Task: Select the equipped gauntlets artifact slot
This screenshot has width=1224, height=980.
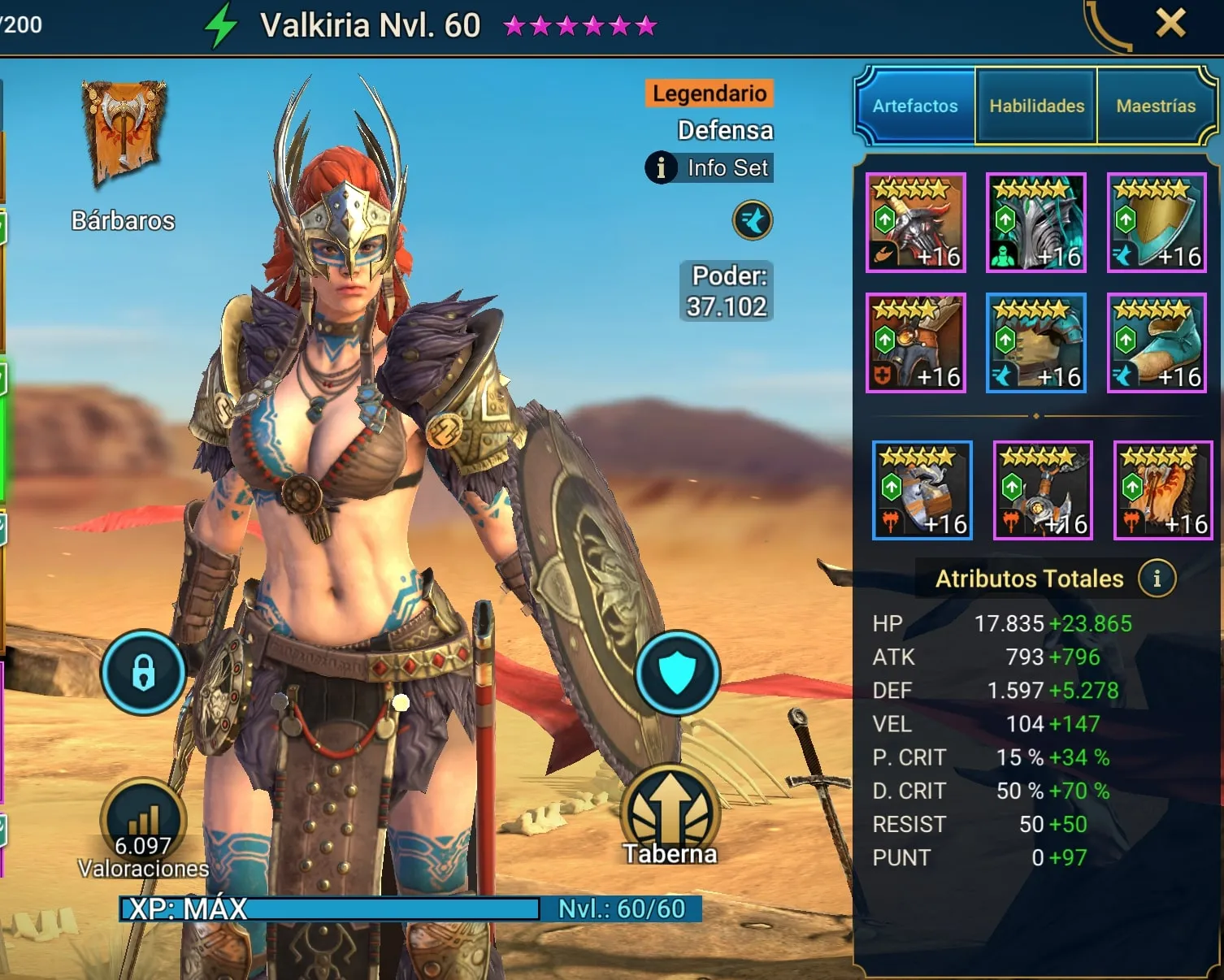Action: [916, 343]
